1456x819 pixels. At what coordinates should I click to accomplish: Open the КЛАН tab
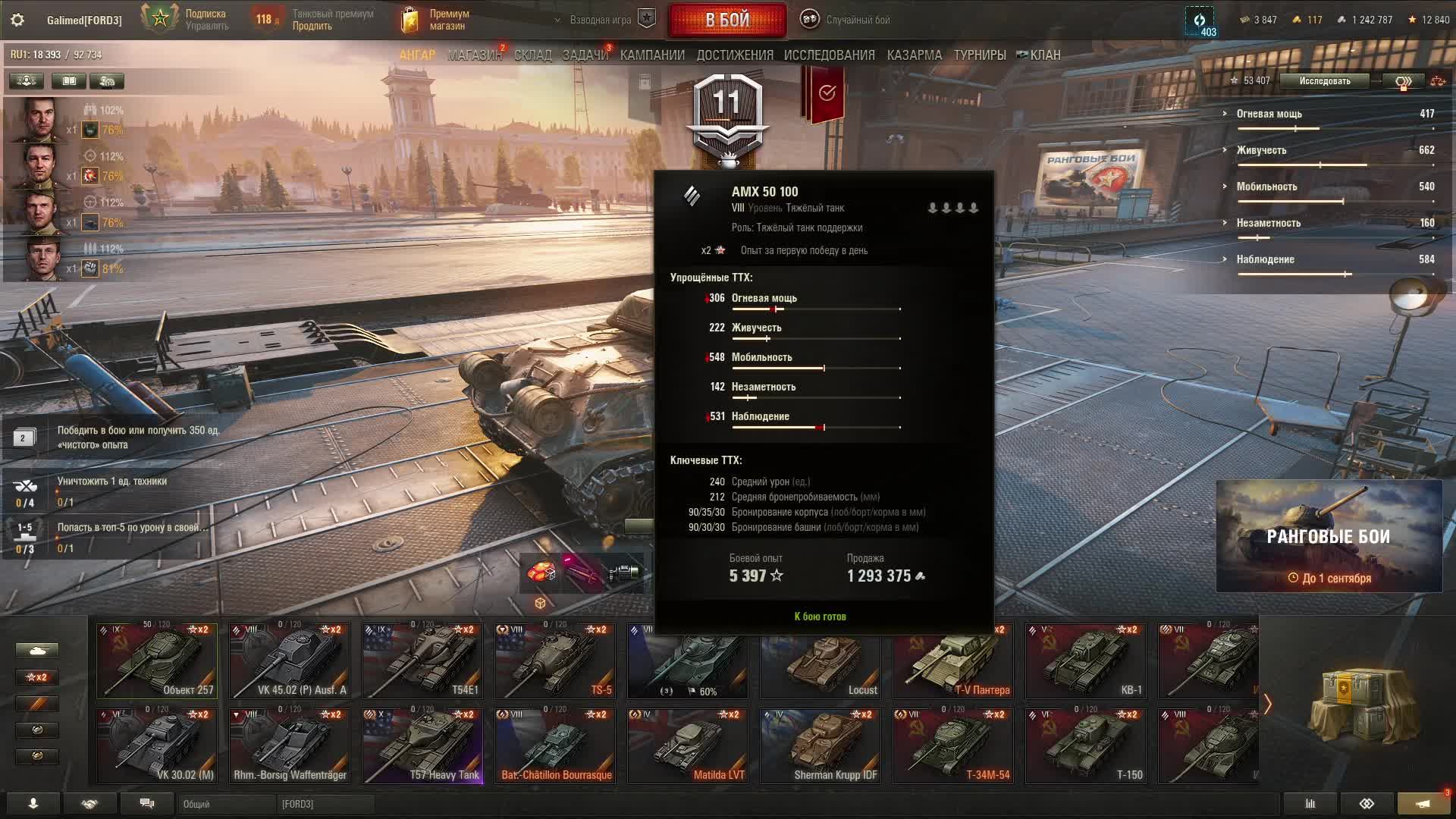pyautogui.click(x=1039, y=55)
